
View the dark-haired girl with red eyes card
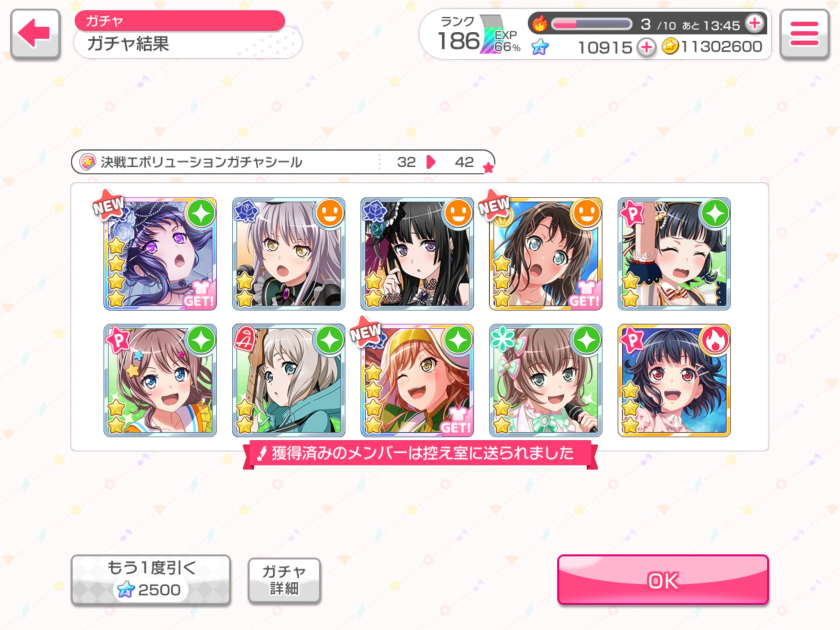(674, 380)
